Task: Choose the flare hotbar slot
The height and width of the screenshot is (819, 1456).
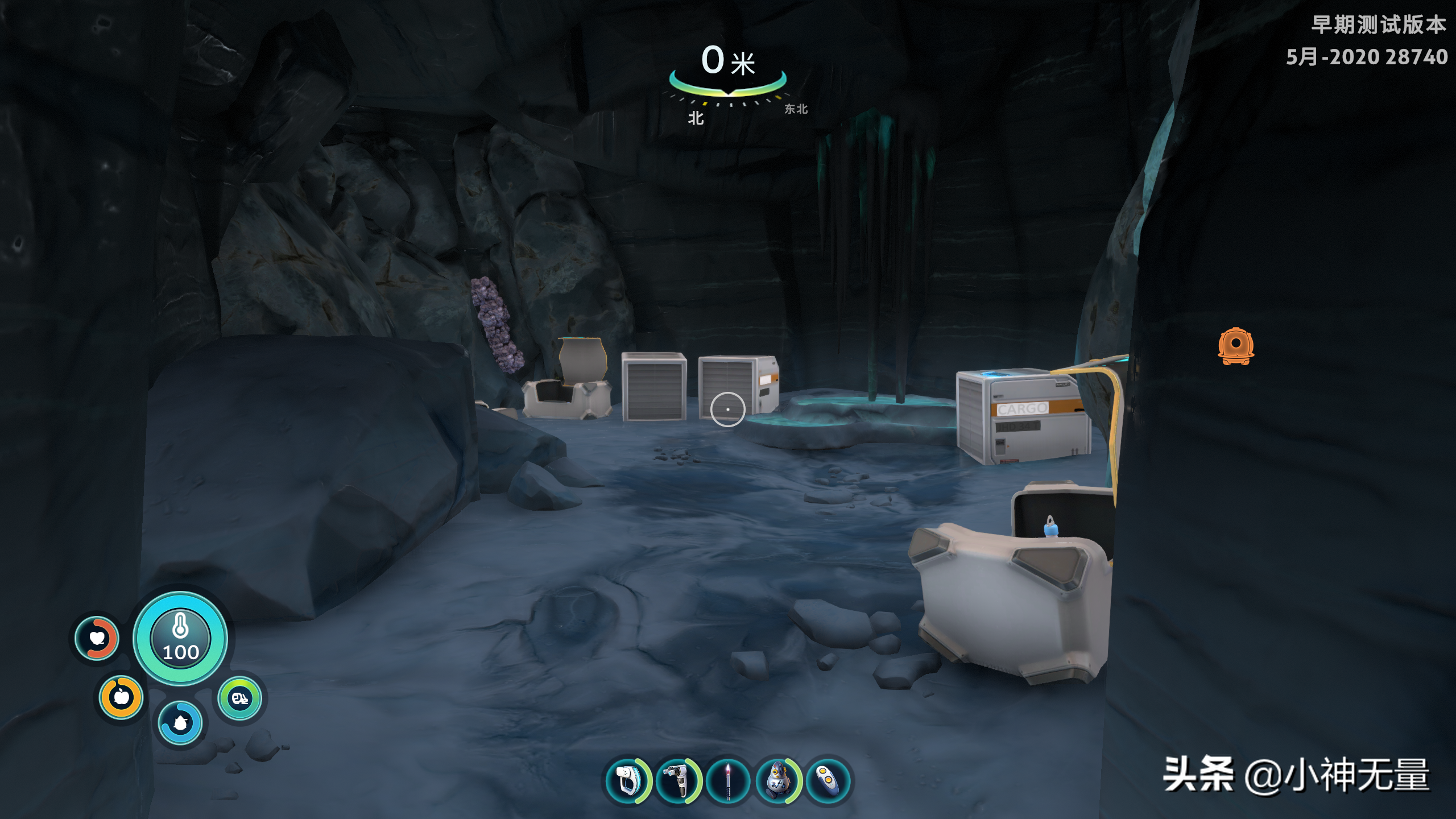Action: coord(728,780)
